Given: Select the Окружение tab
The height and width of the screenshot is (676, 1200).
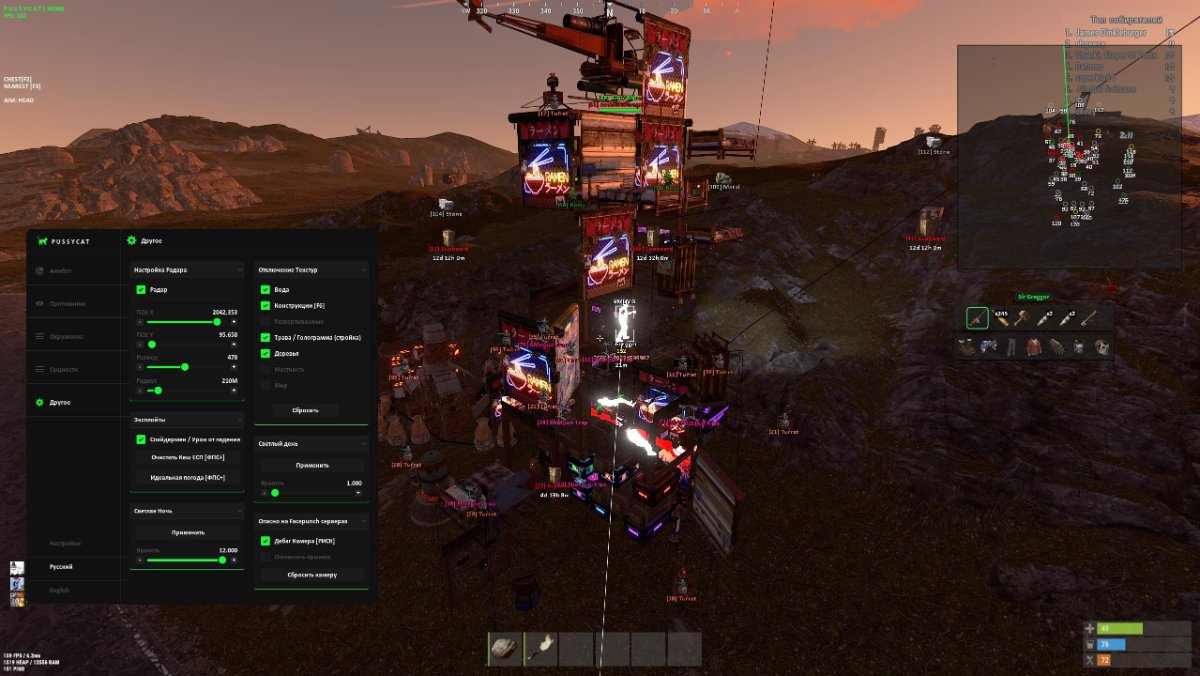Looking at the screenshot, I should tap(66, 336).
